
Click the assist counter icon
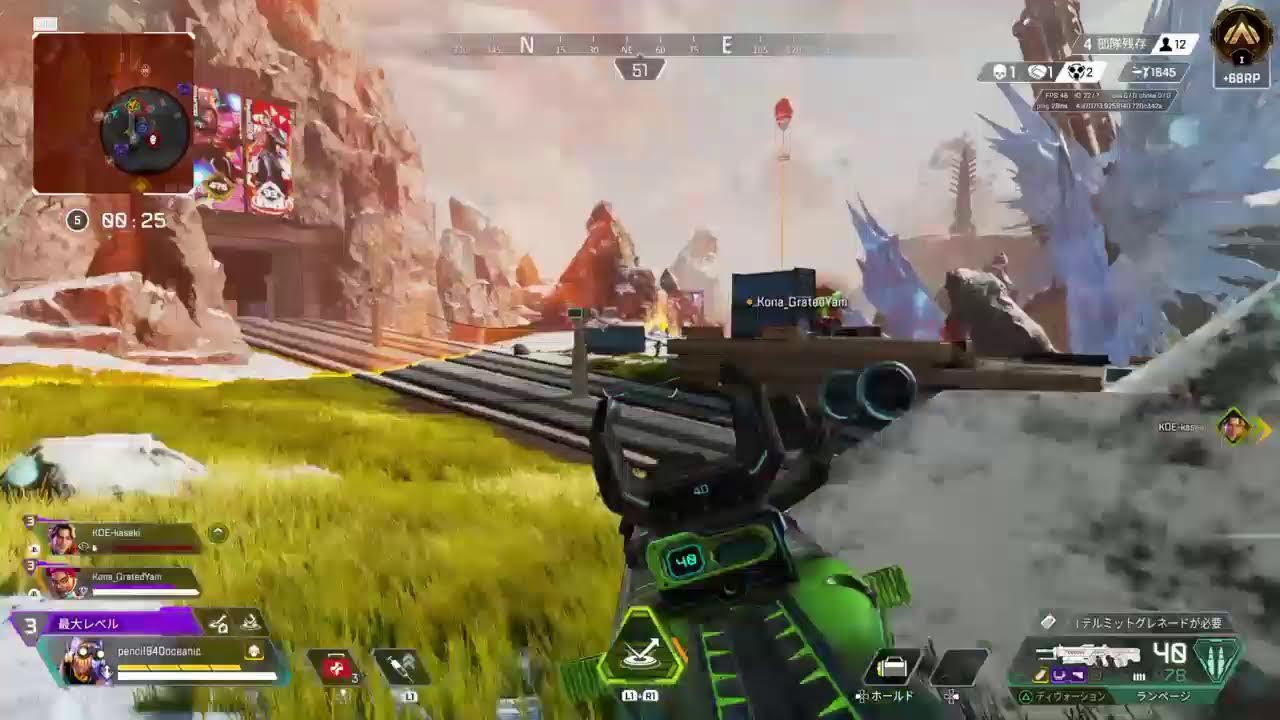[1040, 72]
